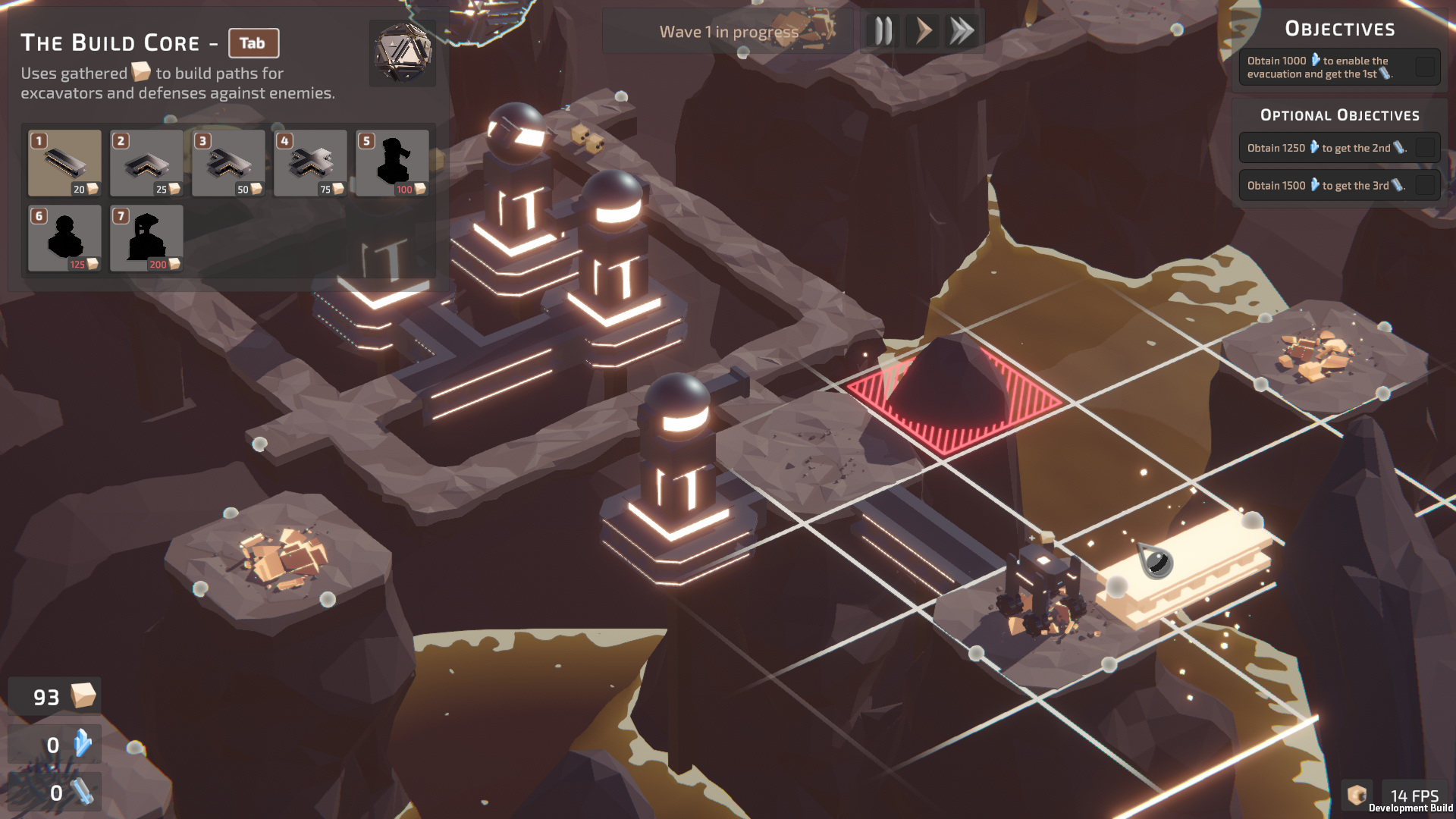Click the Build Core polyhedron icon
1456x819 pixels.
(403, 52)
